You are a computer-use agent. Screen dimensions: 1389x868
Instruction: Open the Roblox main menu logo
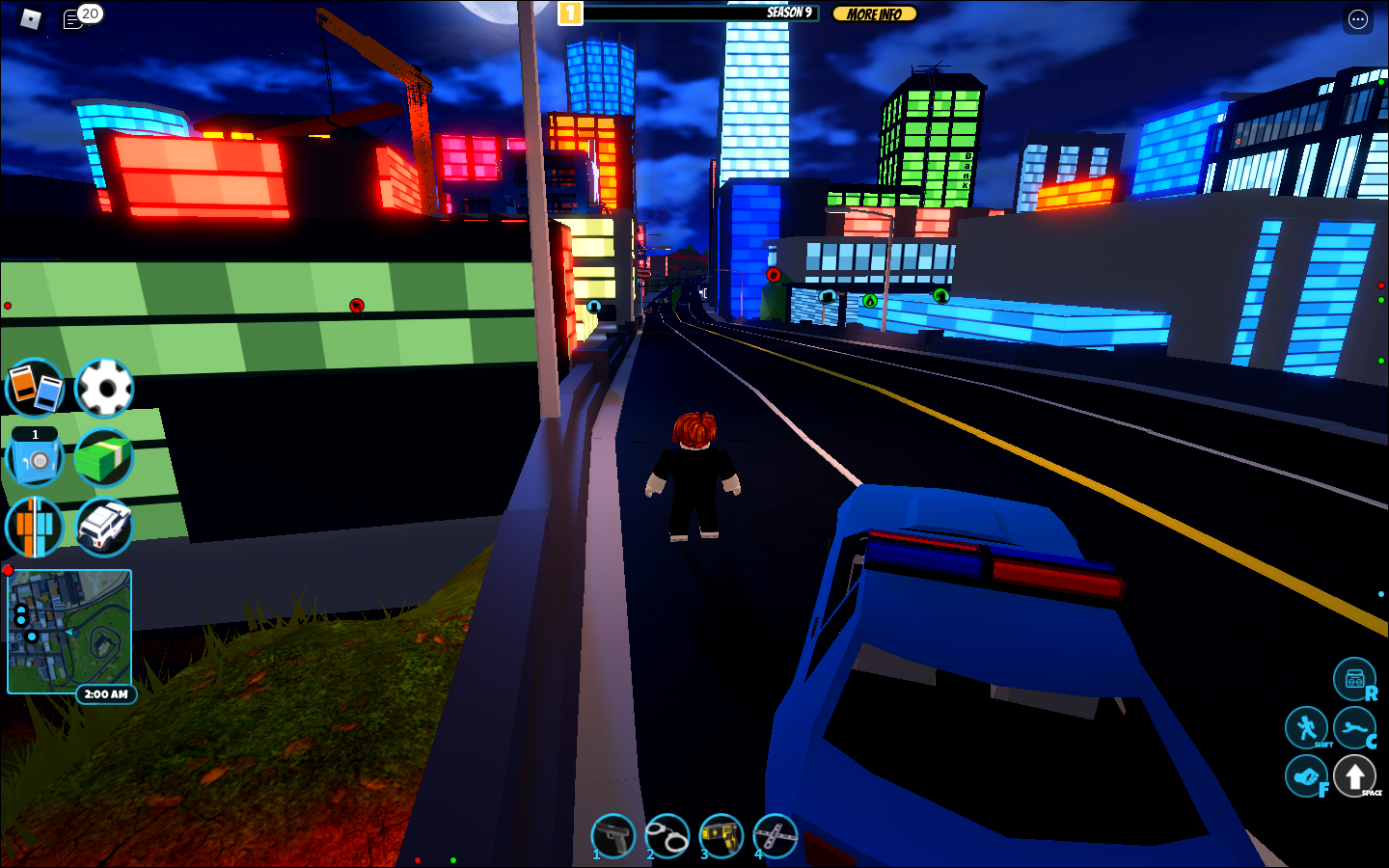tap(30, 18)
